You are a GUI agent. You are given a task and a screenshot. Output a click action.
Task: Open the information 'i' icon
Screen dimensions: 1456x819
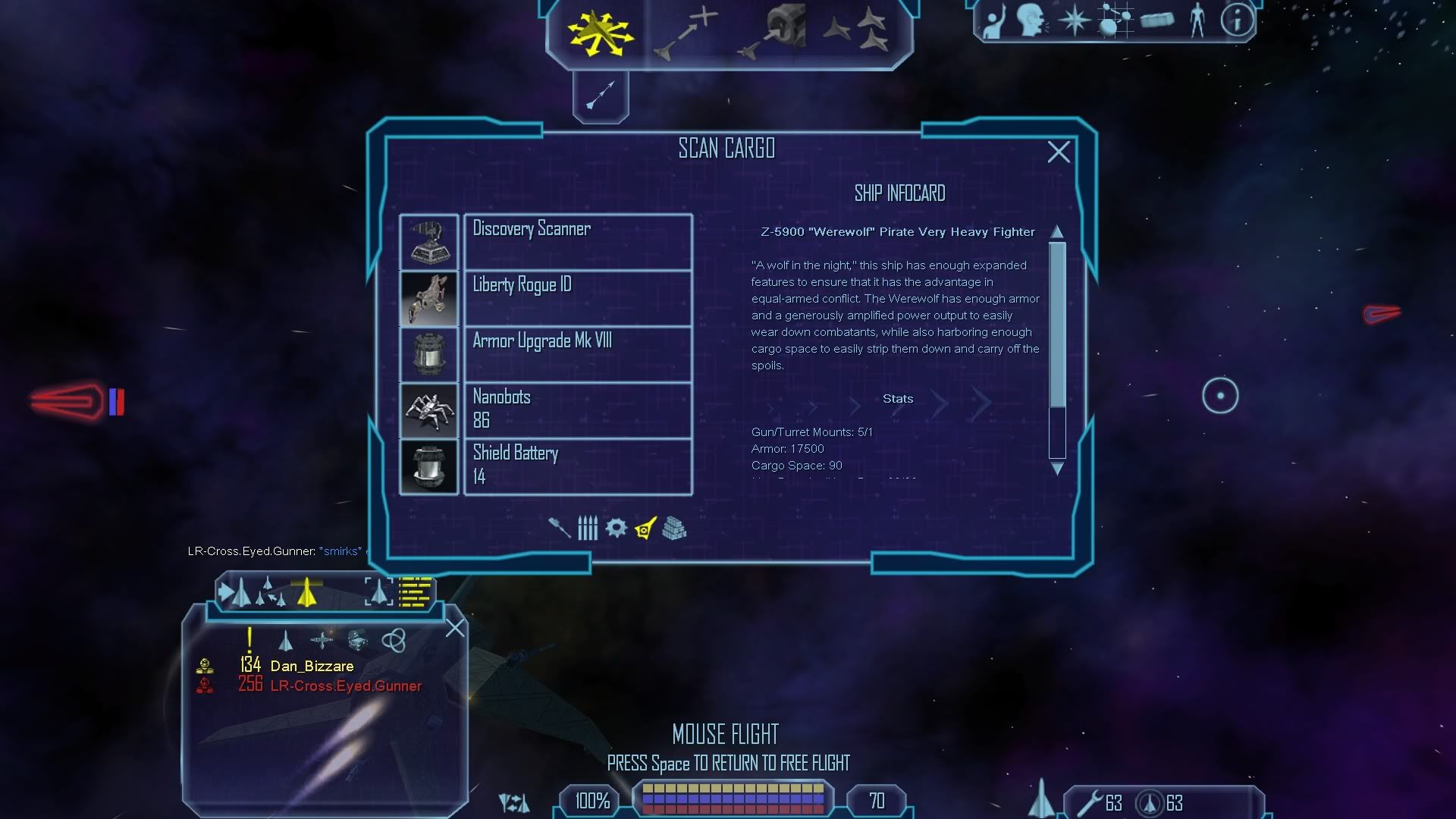pos(1236,20)
